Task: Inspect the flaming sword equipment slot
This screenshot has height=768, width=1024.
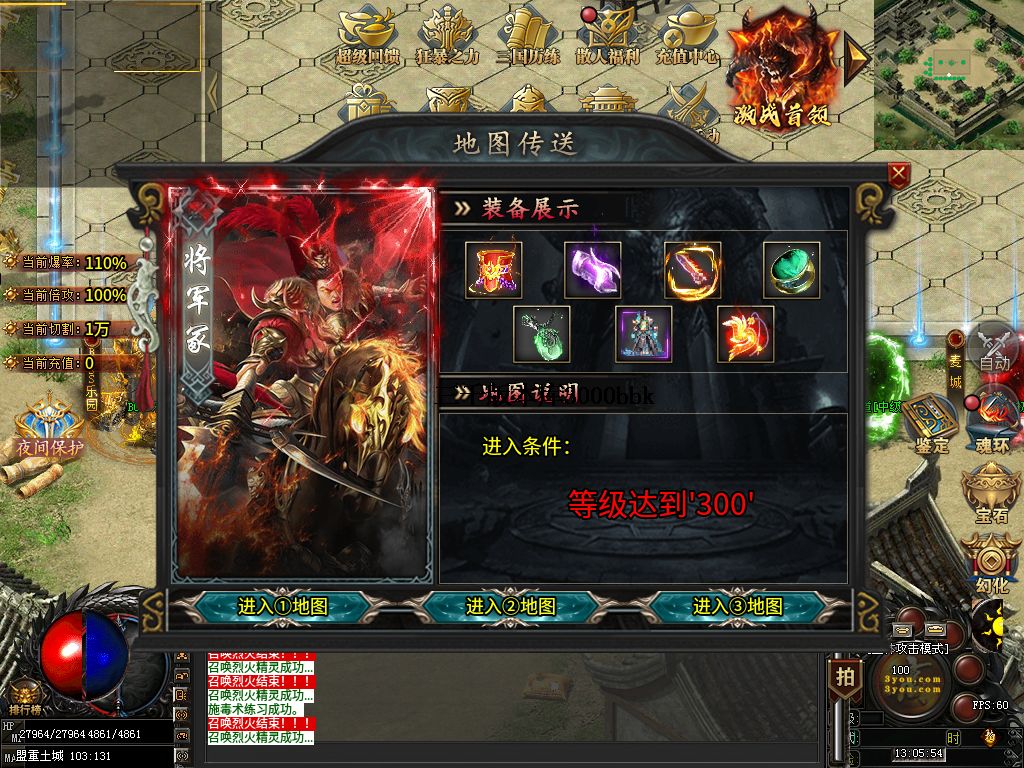Action: (693, 270)
